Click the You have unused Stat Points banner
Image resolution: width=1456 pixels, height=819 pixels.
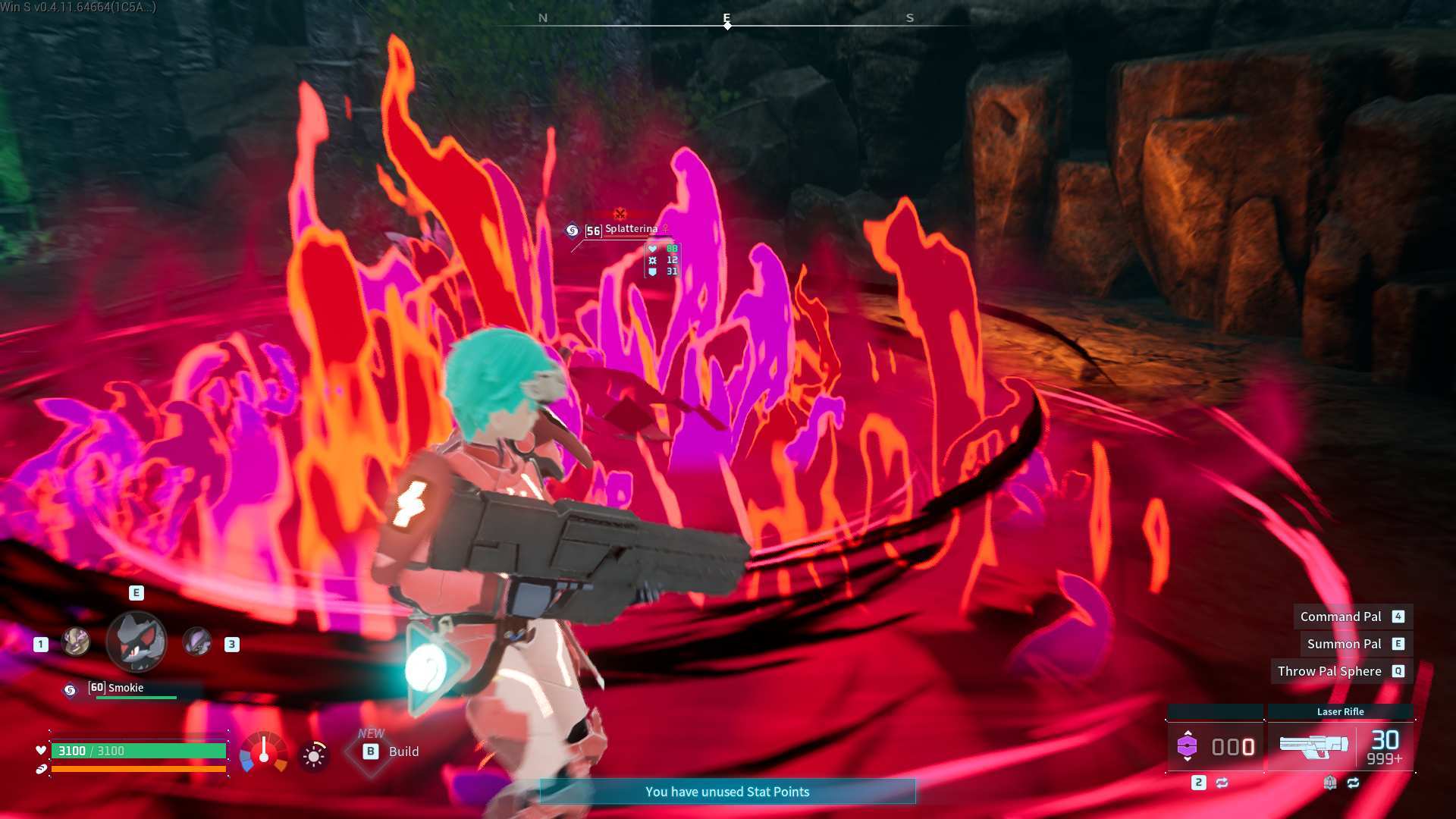pyautogui.click(x=727, y=791)
